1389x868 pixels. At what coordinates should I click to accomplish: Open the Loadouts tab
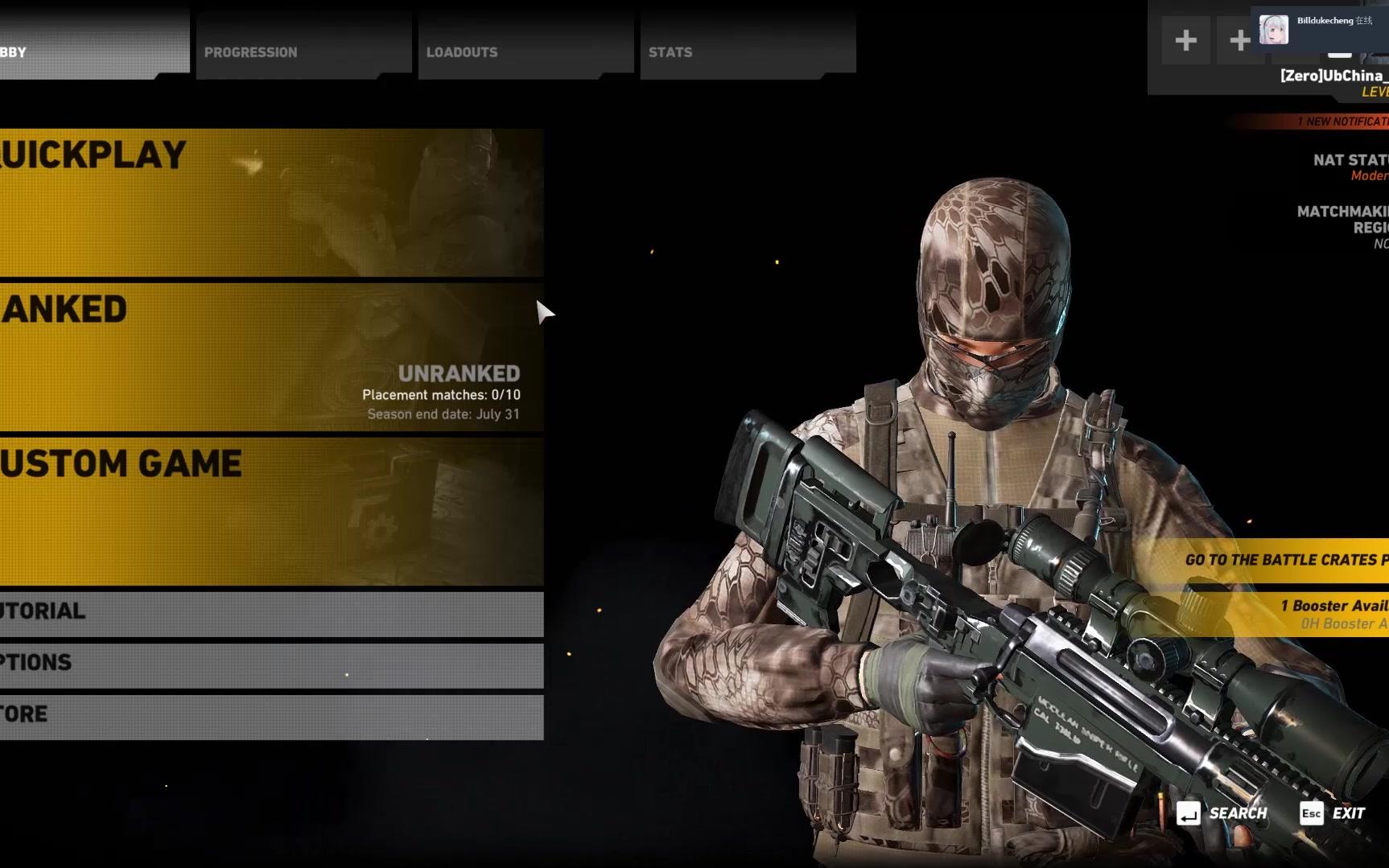click(525, 52)
